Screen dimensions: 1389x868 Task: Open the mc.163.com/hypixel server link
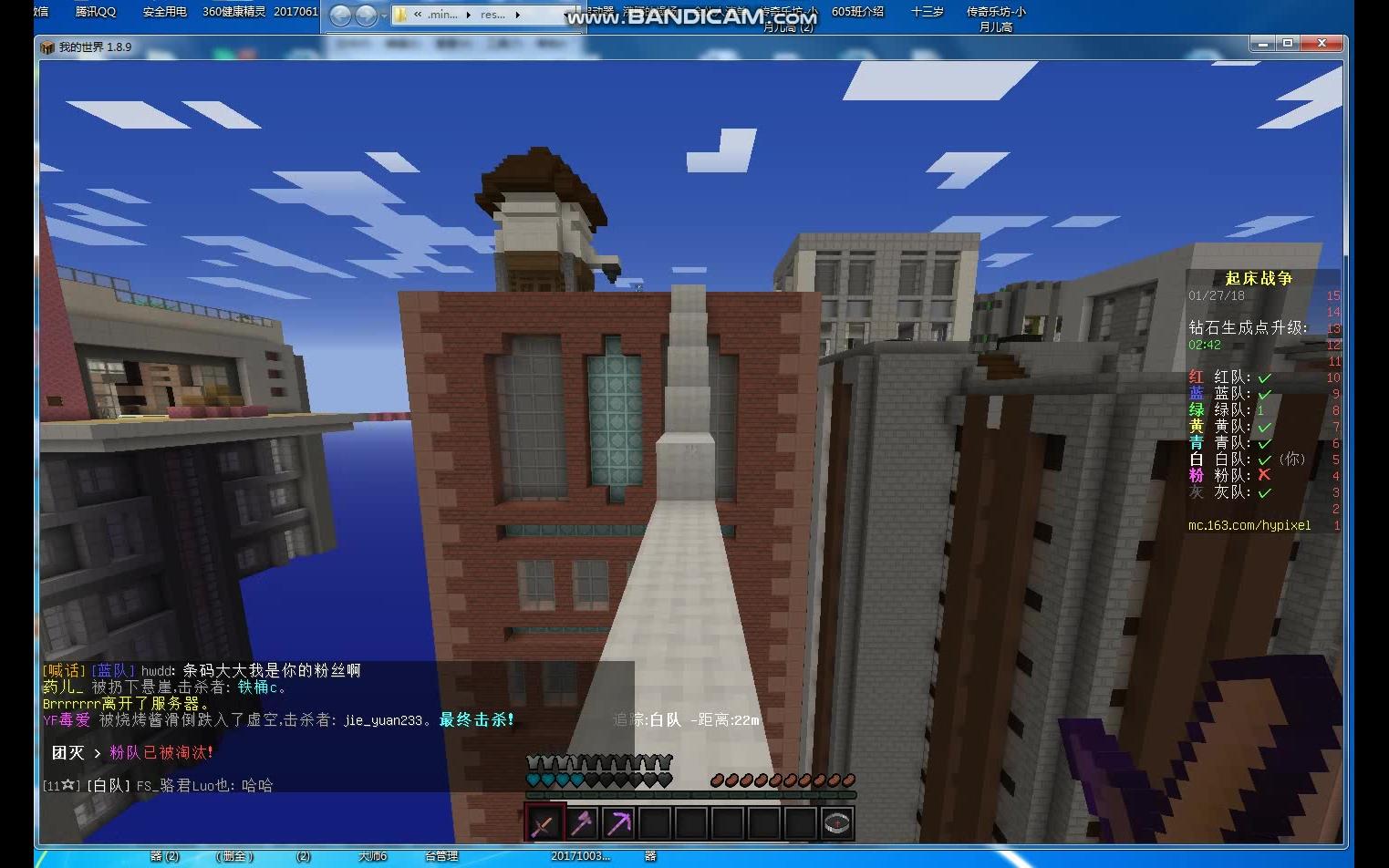tap(1249, 525)
